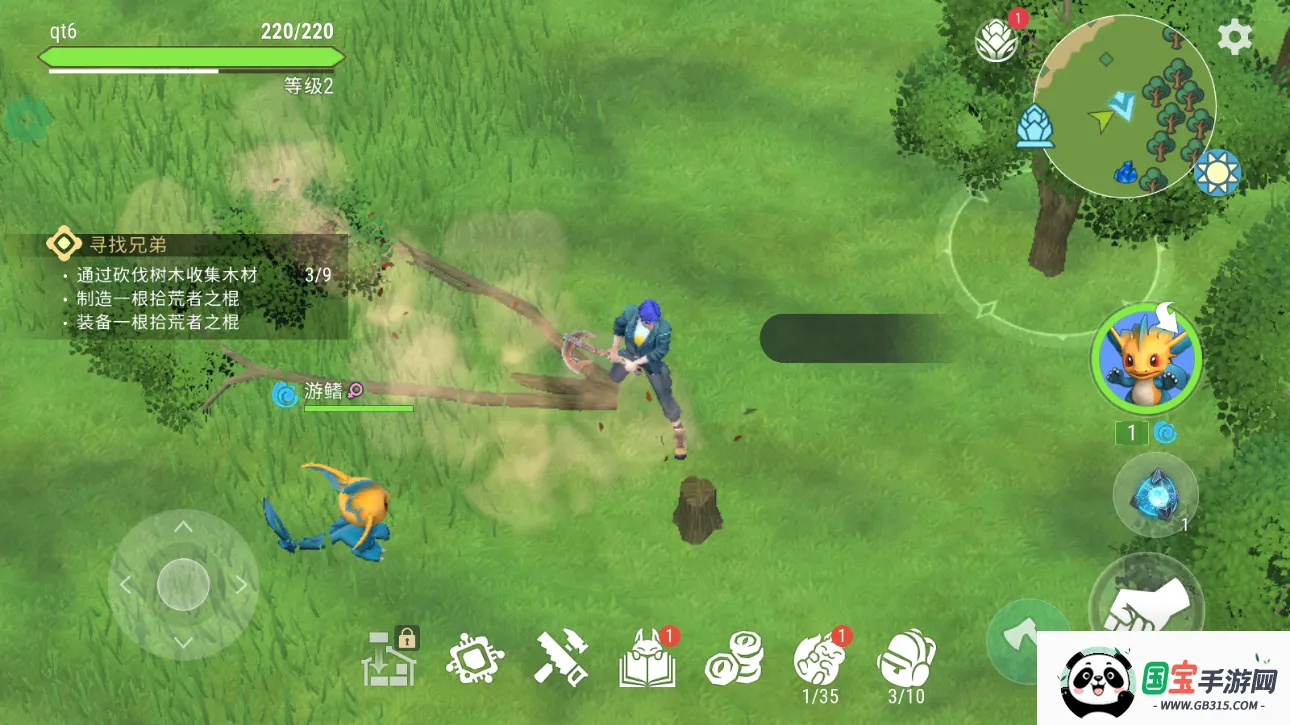Open the crafting menu with saw and hammer icon
The width and height of the screenshot is (1290, 725).
pos(561,656)
